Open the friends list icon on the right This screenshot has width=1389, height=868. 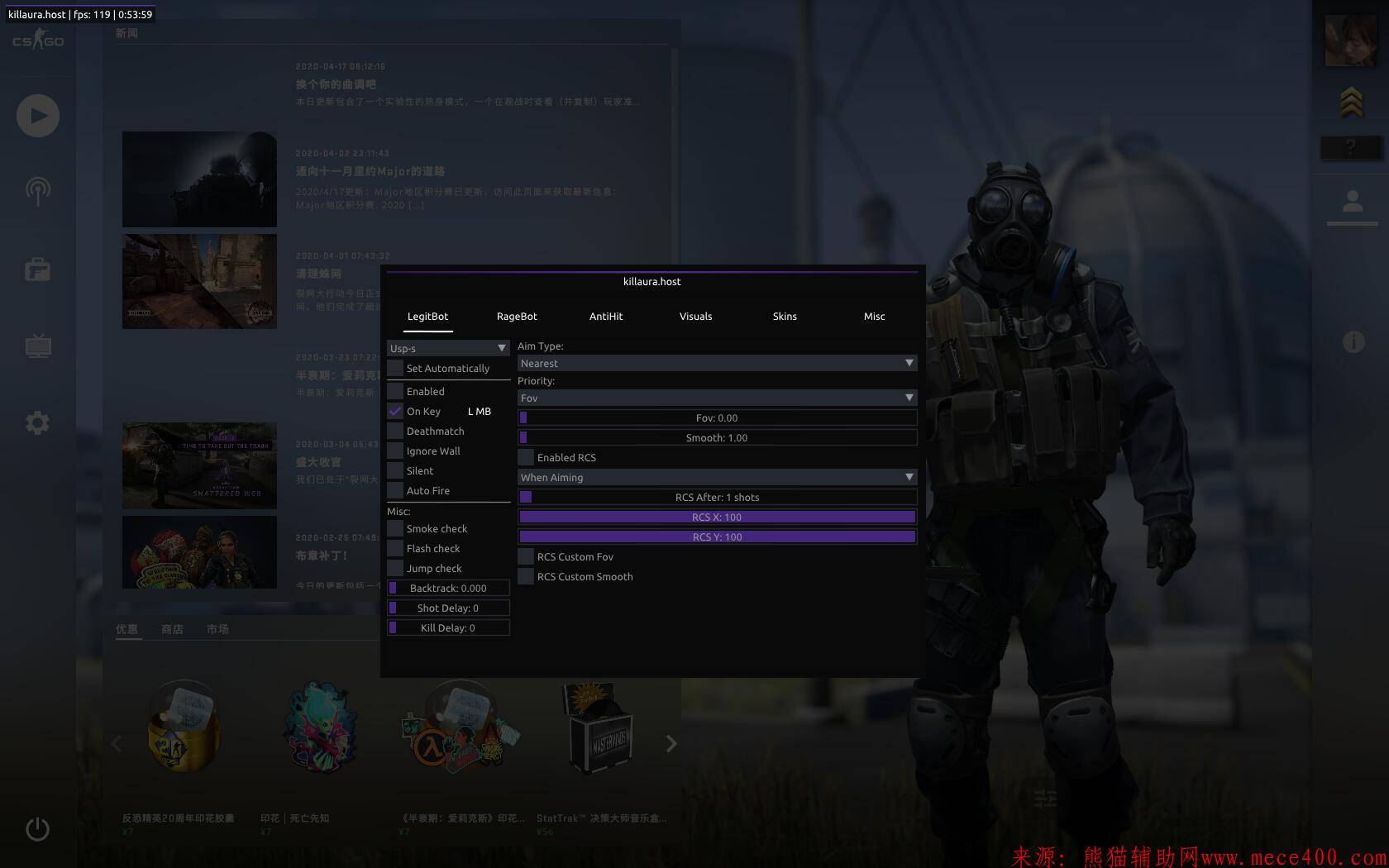[x=1353, y=198]
